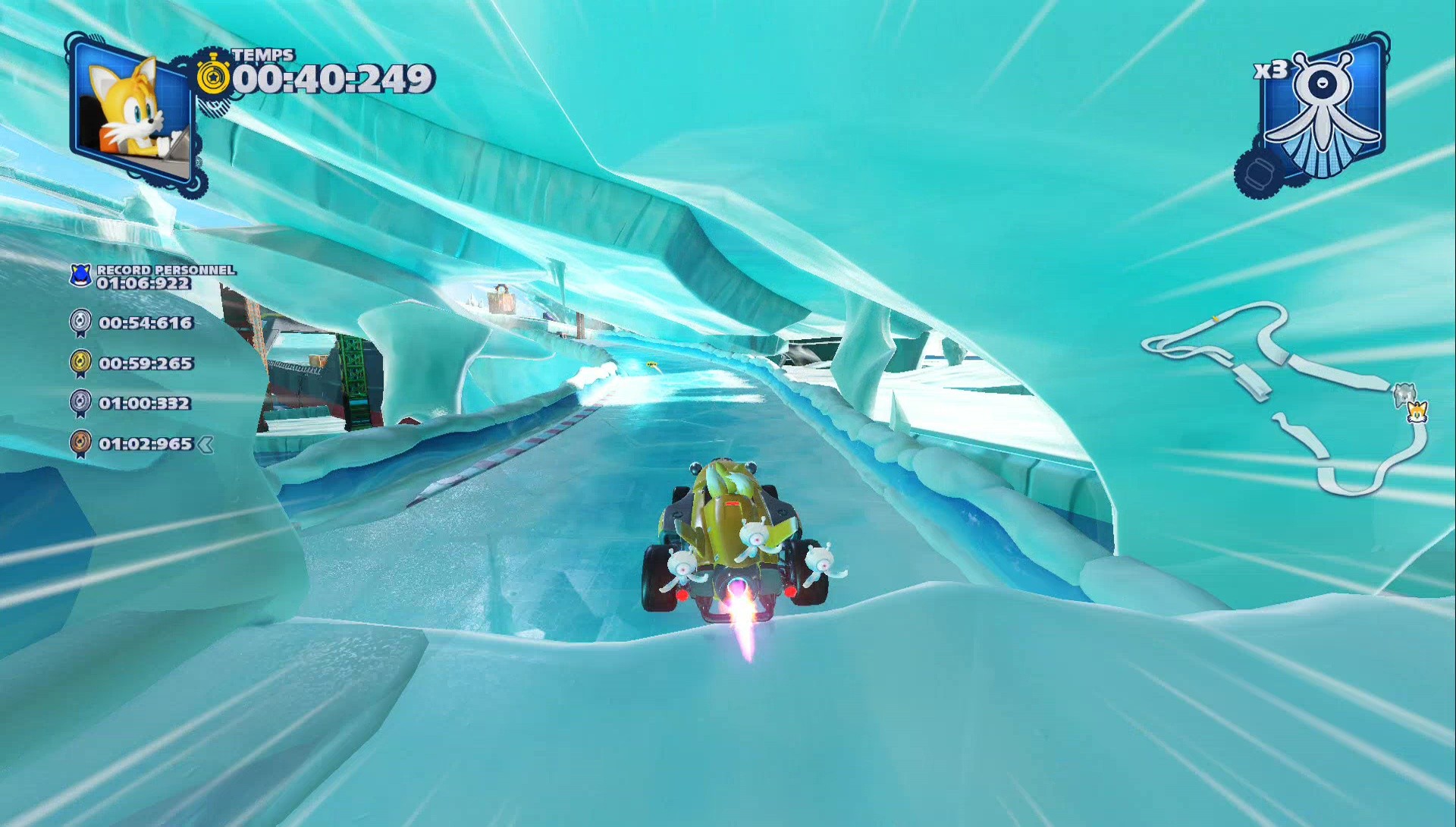Click the stopwatch TEMPS icon

point(215,78)
